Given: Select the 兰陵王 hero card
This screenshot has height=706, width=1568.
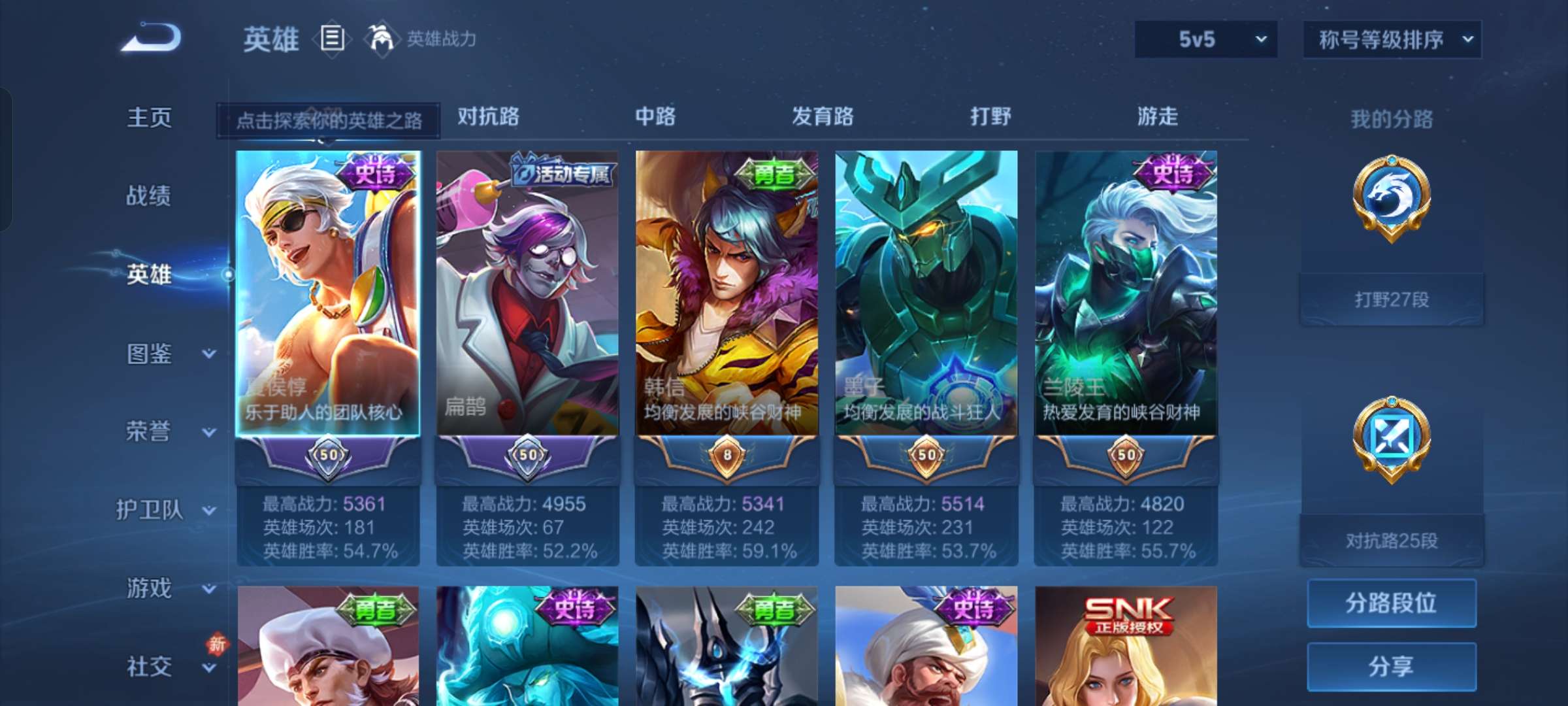Looking at the screenshot, I should 1126,294.
